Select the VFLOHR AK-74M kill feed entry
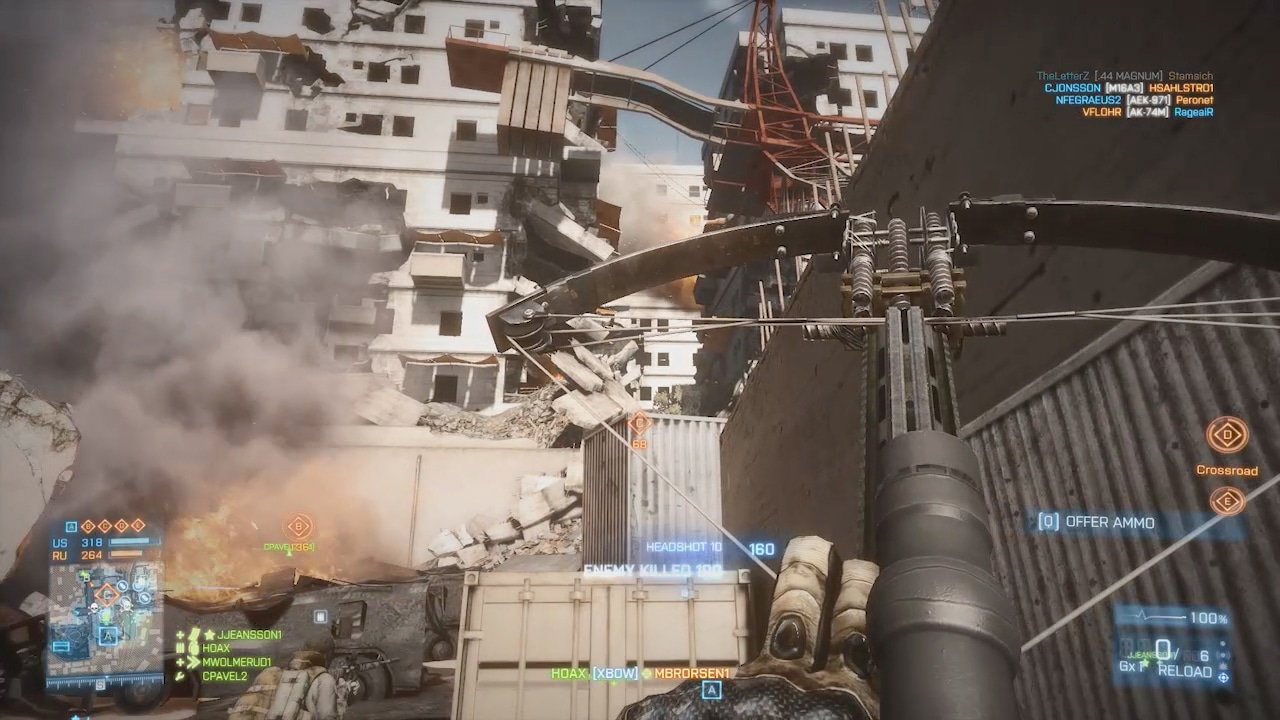 [1147, 112]
